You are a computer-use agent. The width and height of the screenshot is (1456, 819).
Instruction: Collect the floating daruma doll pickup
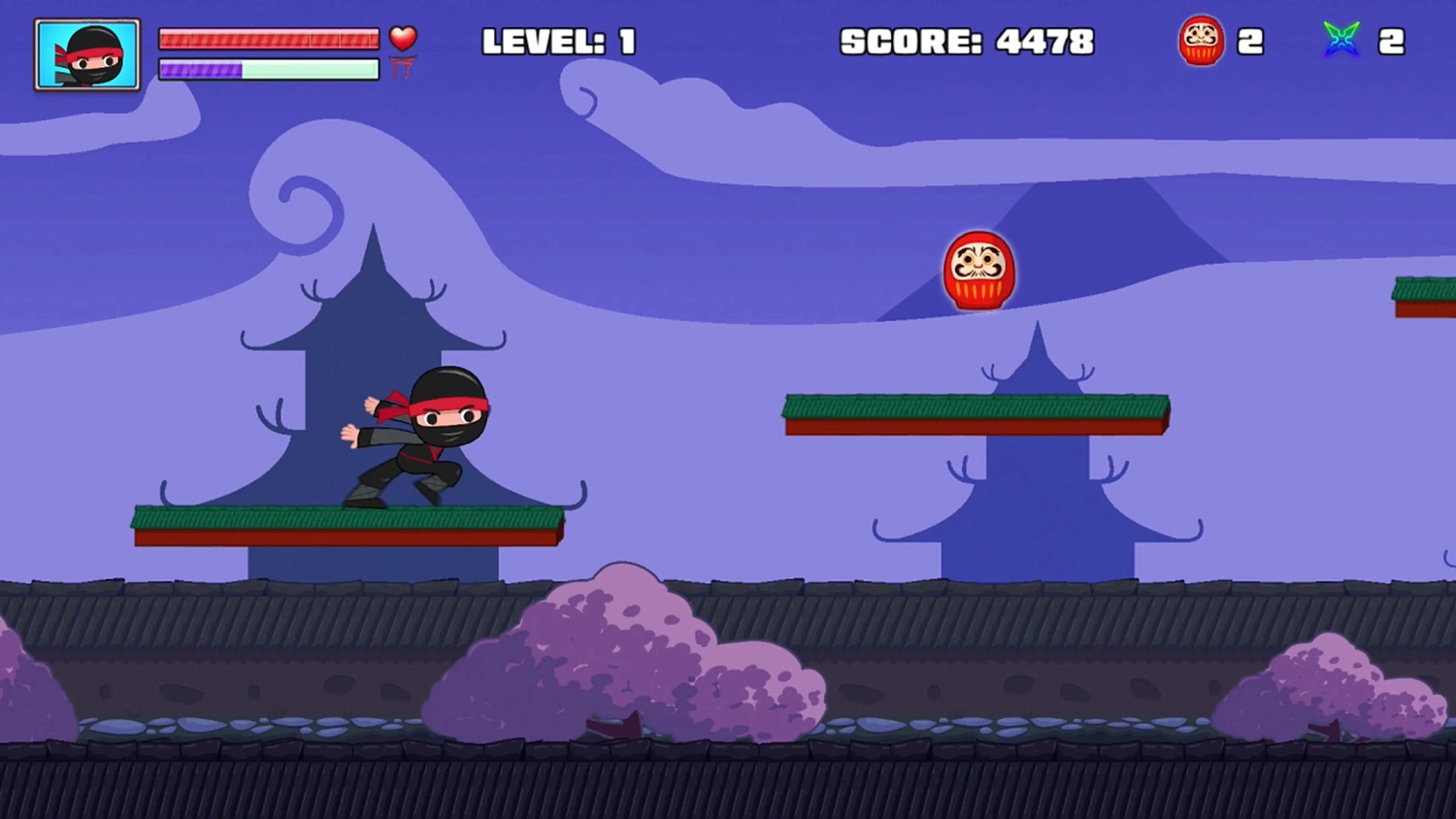[978, 270]
